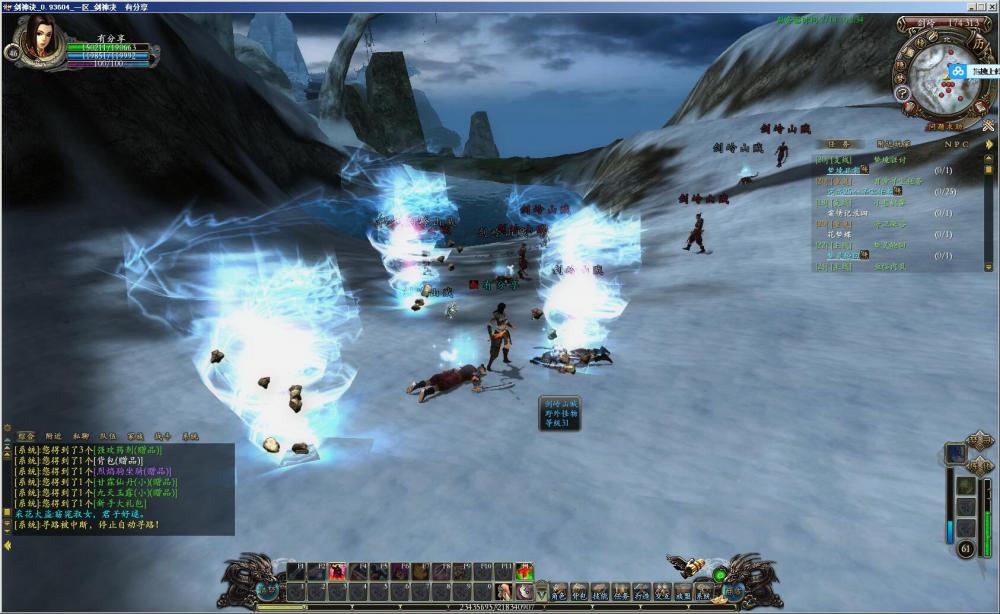Select the 任务 tab in quest tracker
The image size is (1000, 614).
pyautogui.click(x=841, y=144)
